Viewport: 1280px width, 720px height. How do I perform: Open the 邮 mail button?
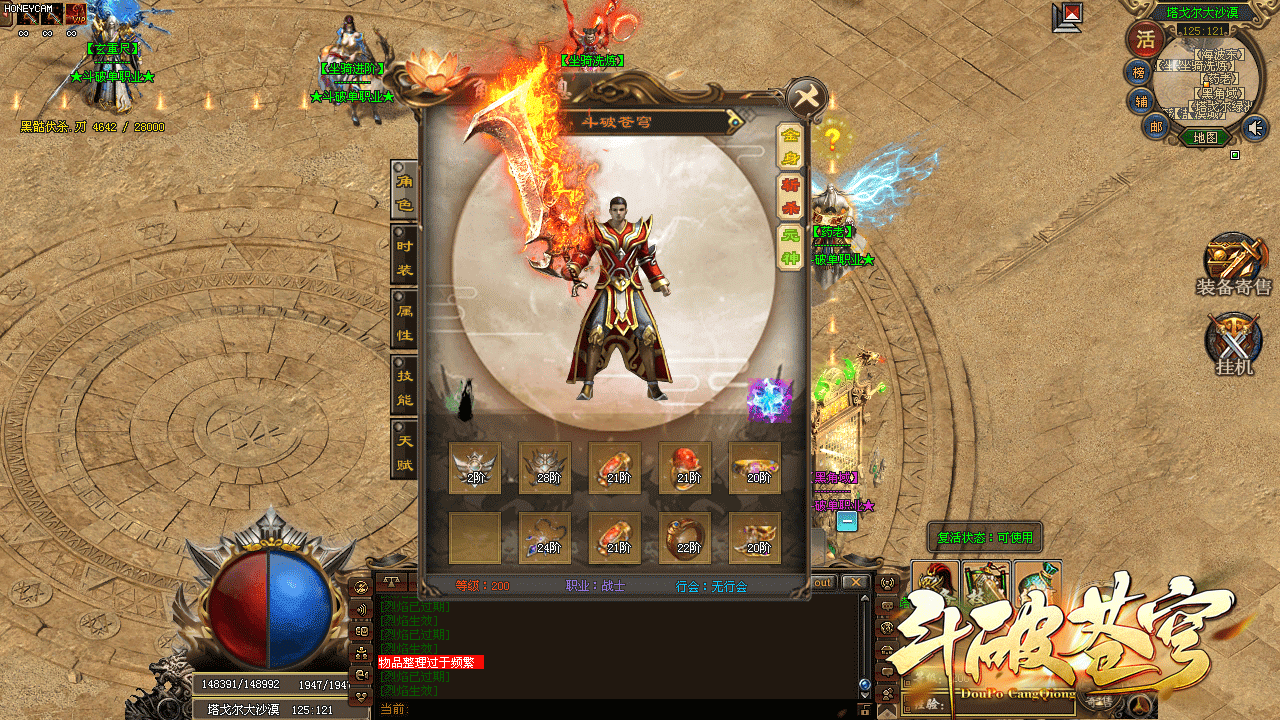click(1155, 126)
